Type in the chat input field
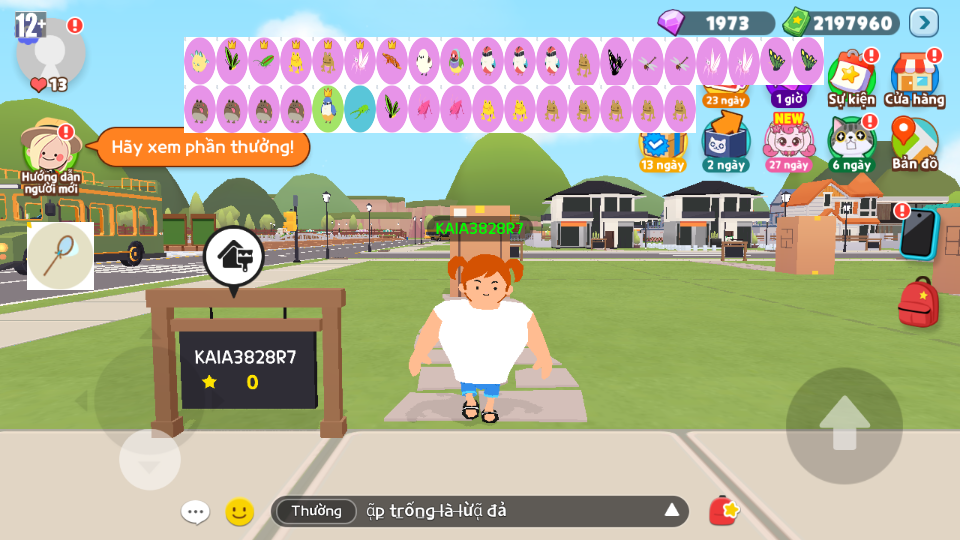The image size is (960, 540). [x=500, y=511]
